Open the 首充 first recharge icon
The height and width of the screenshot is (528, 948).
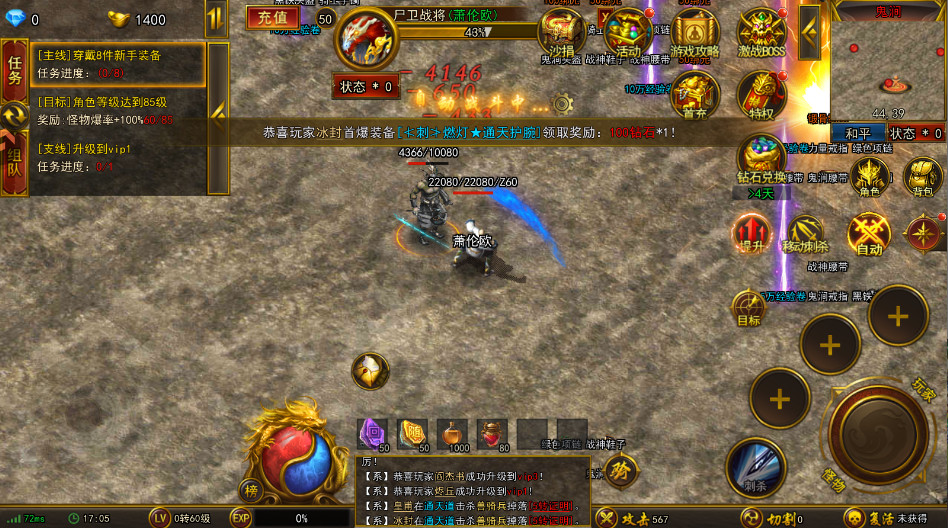(694, 95)
